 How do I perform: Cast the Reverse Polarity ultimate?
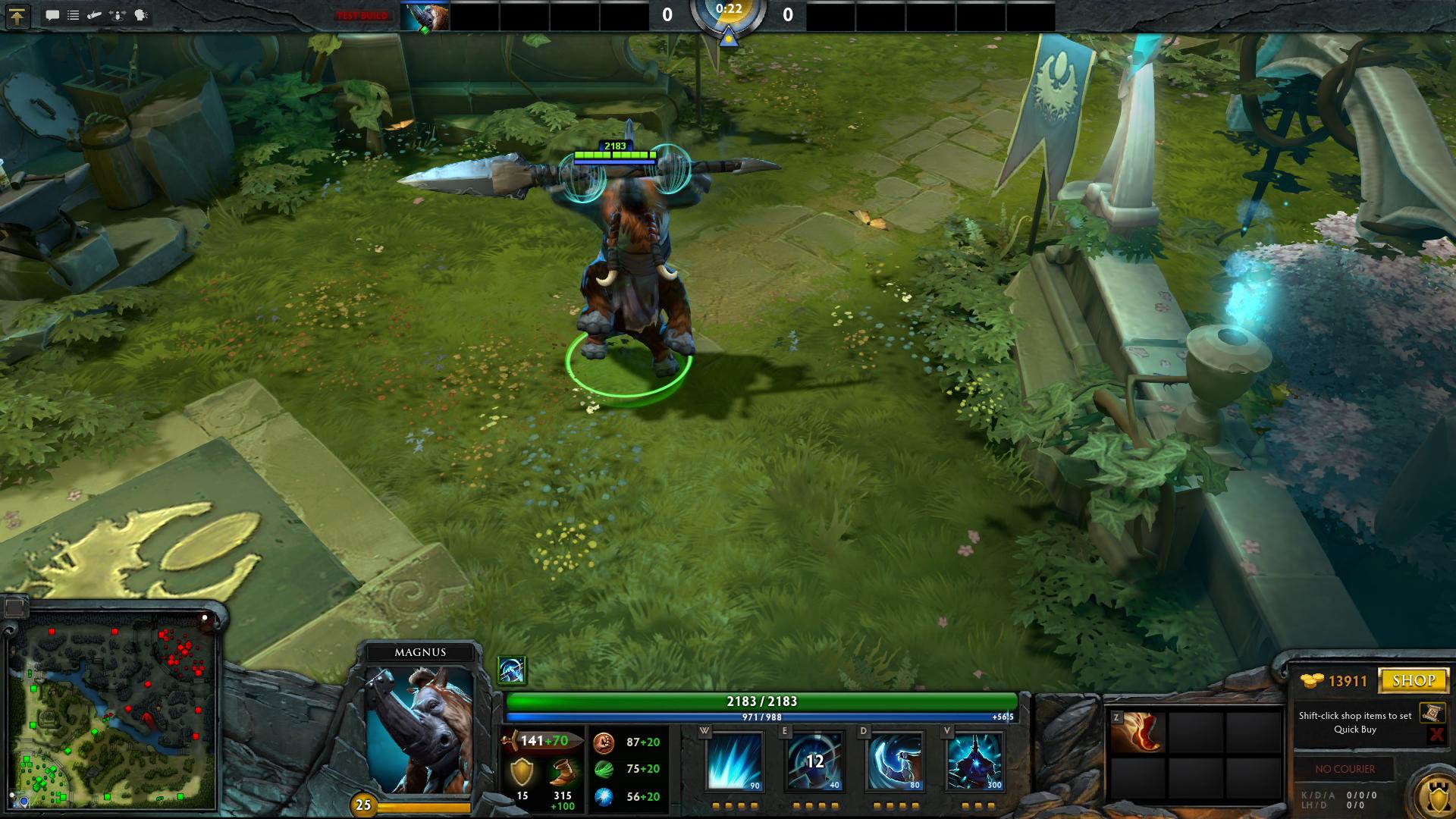[x=974, y=761]
